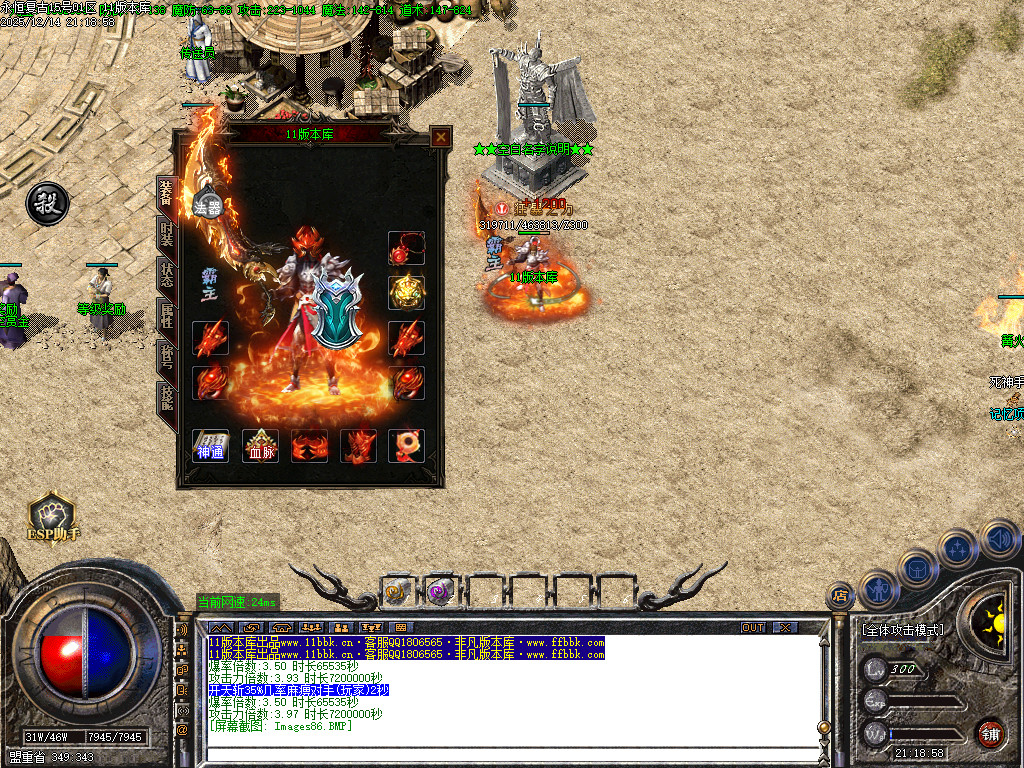Open the 神通 book slot

pyautogui.click(x=211, y=446)
